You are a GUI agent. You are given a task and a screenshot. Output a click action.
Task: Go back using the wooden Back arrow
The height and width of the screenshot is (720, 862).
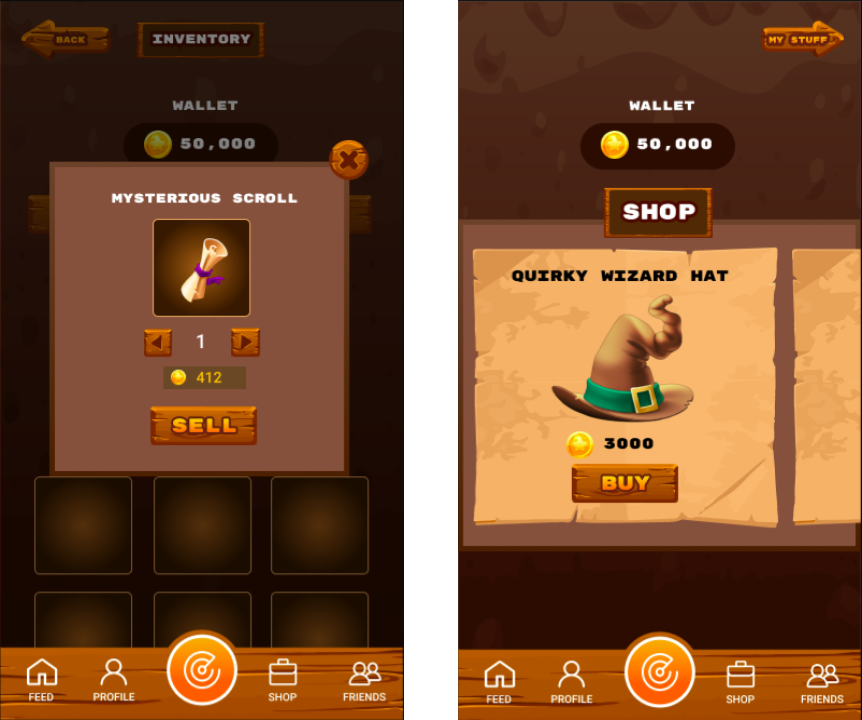[x=66, y=40]
